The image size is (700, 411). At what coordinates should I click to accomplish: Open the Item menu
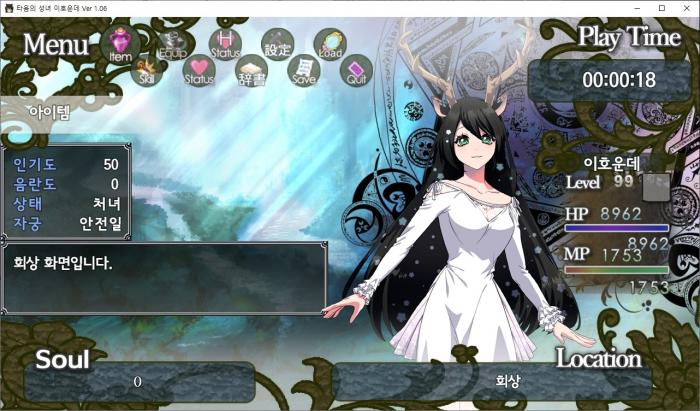click(120, 44)
